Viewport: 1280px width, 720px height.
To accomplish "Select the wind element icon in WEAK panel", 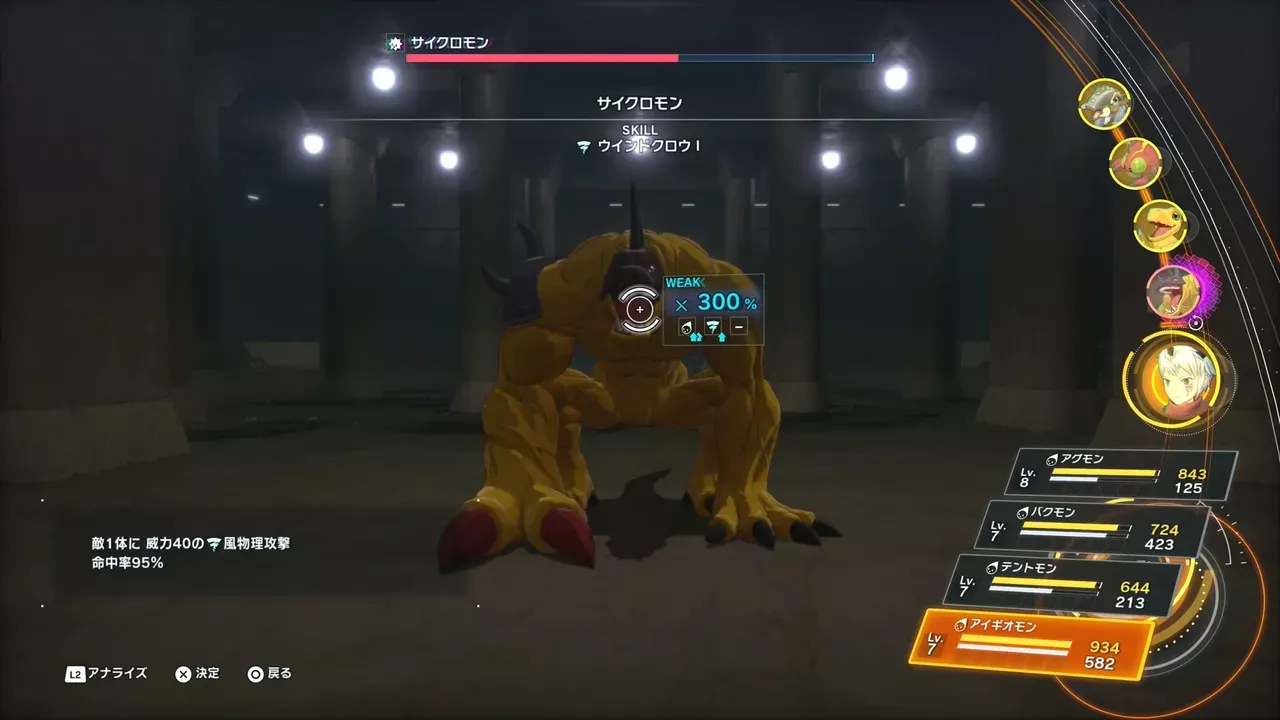I will coord(713,326).
